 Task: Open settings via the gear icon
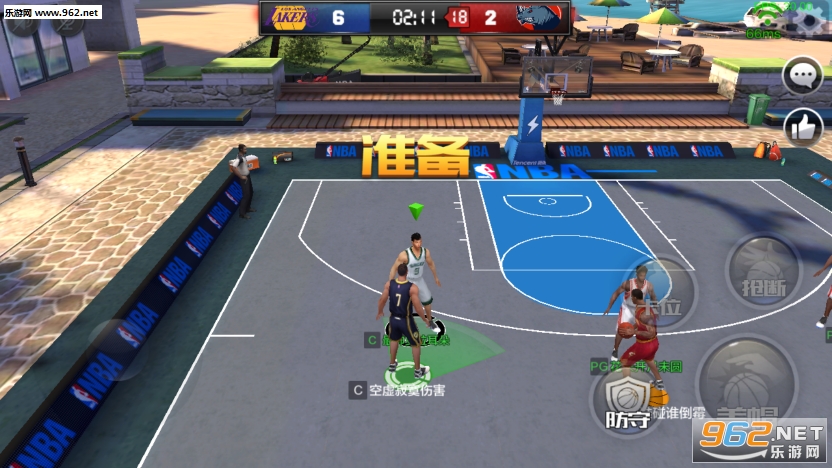(x=807, y=19)
